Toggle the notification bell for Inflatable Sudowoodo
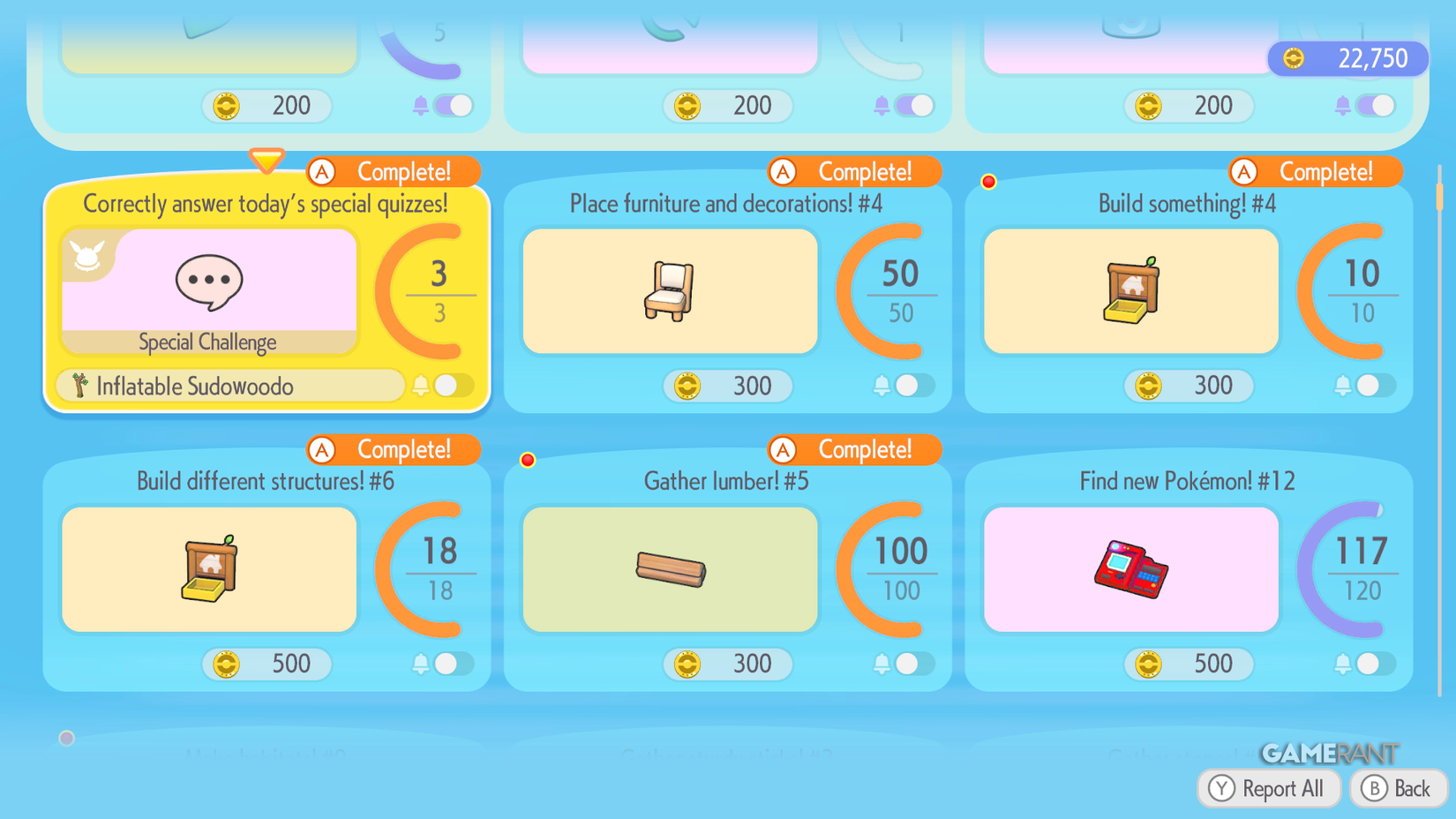This screenshot has height=819, width=1456. [x=446, y=386]
